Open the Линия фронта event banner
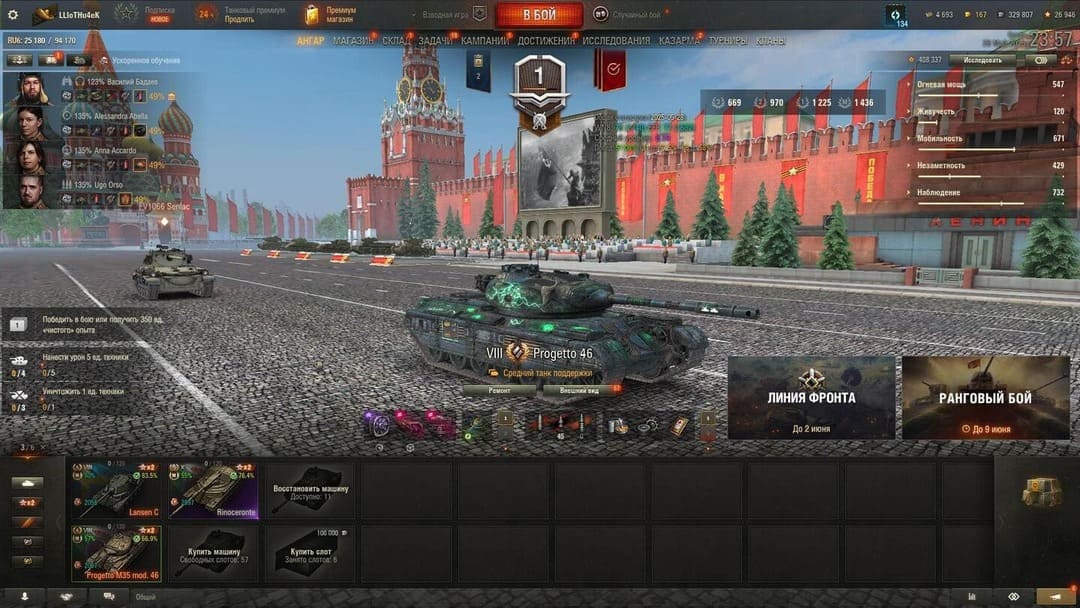 coord(811,397)
